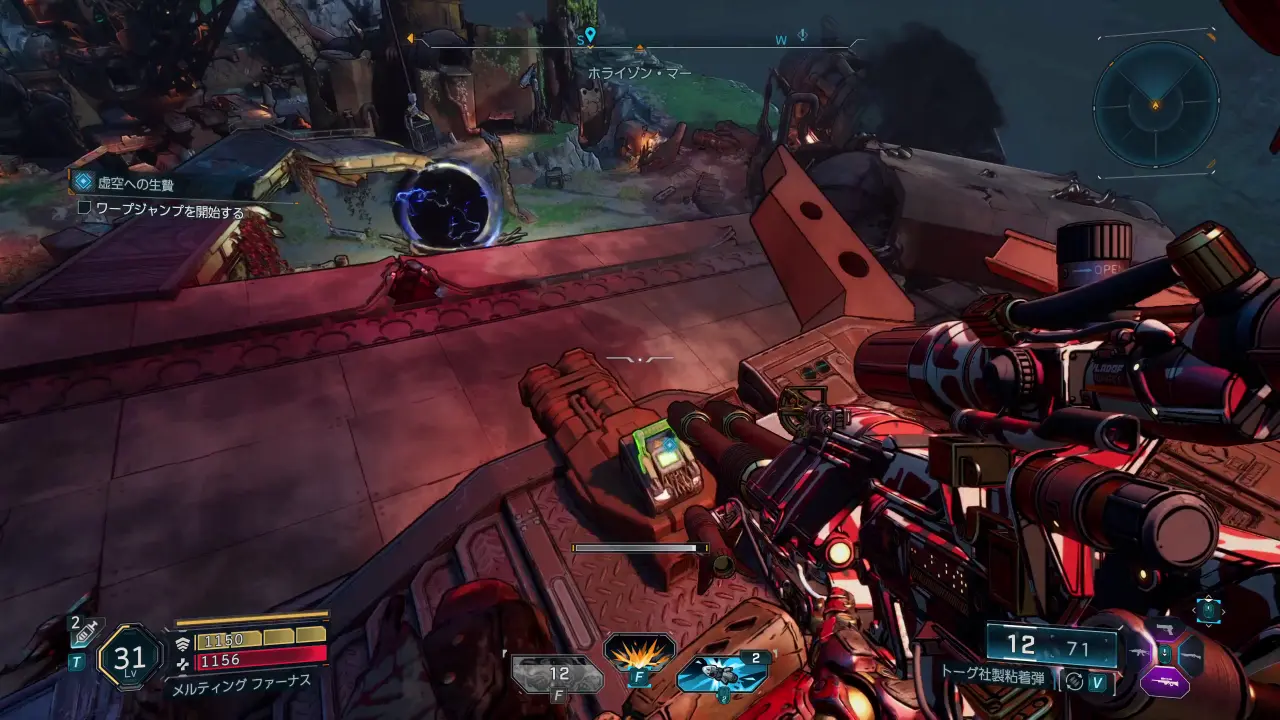Select the shotgun slot with blue border
Screen dimensions: 1280x720
pyautogui.click(x=1190, y=655)
